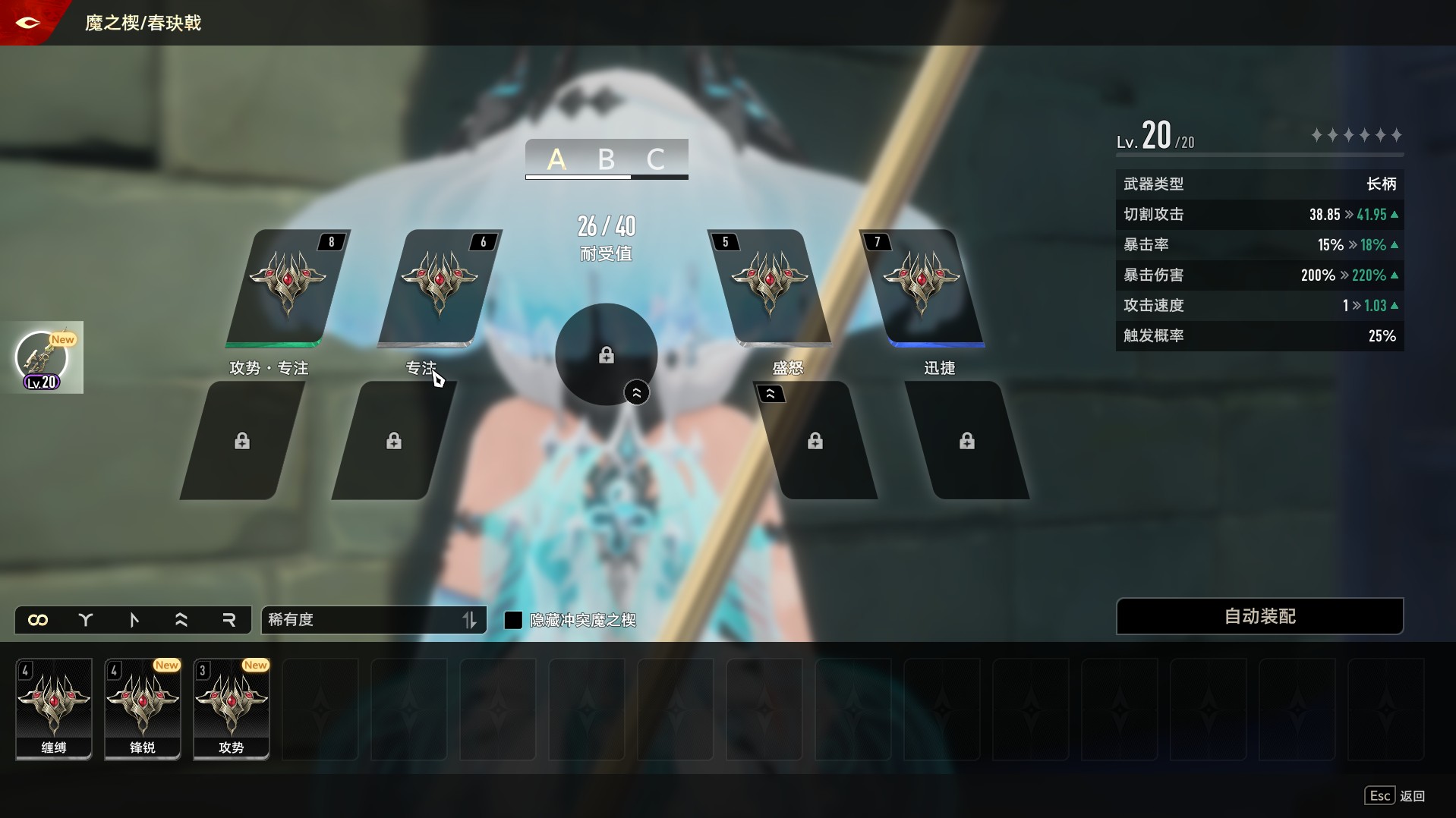Pick the 缠缚 wedge from inventory
The image size is (1456, 818).
pyautogui.click(x=54, y=708)
